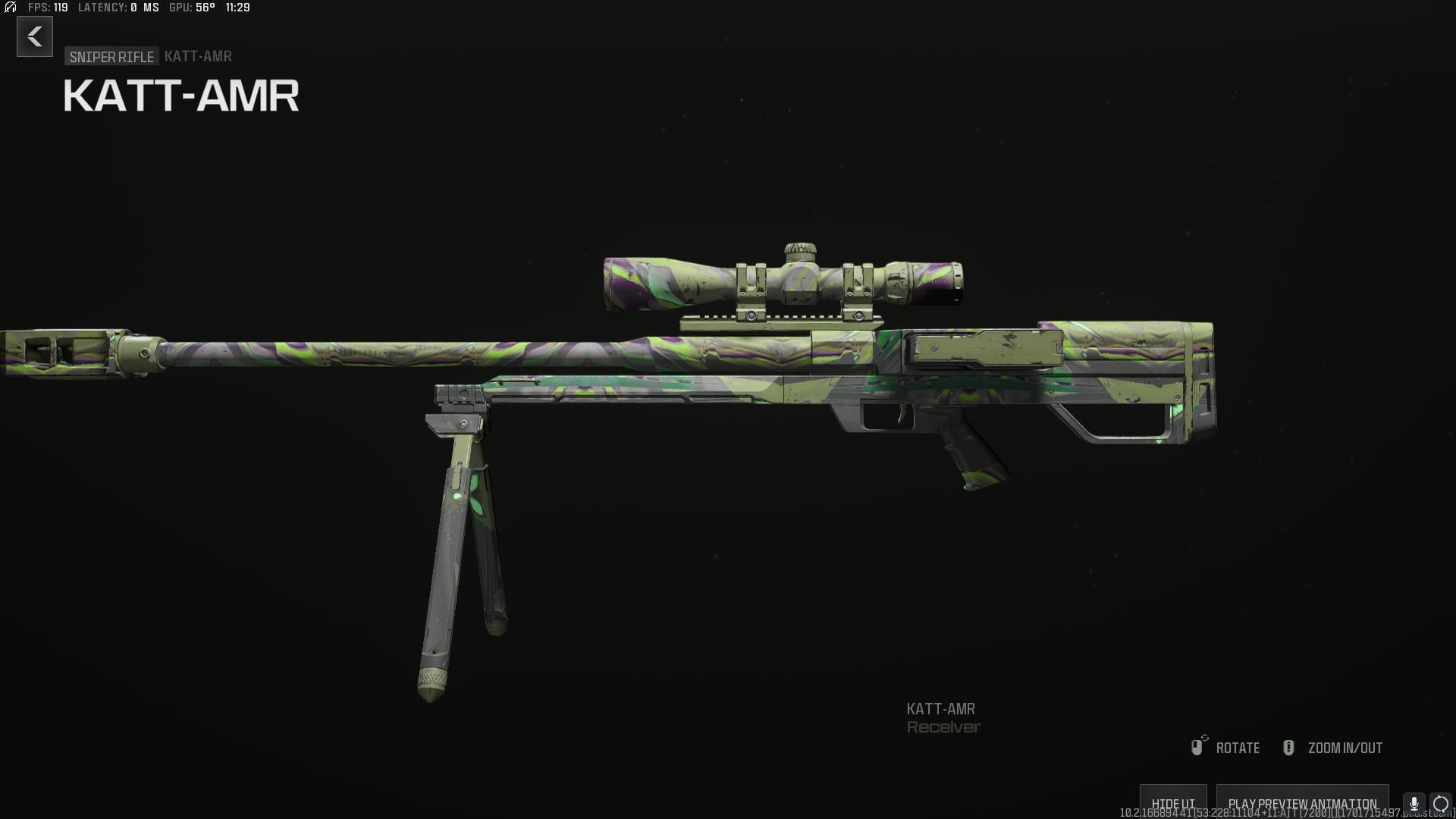Click the back arrow to exit preview

[x=34, y=36]
